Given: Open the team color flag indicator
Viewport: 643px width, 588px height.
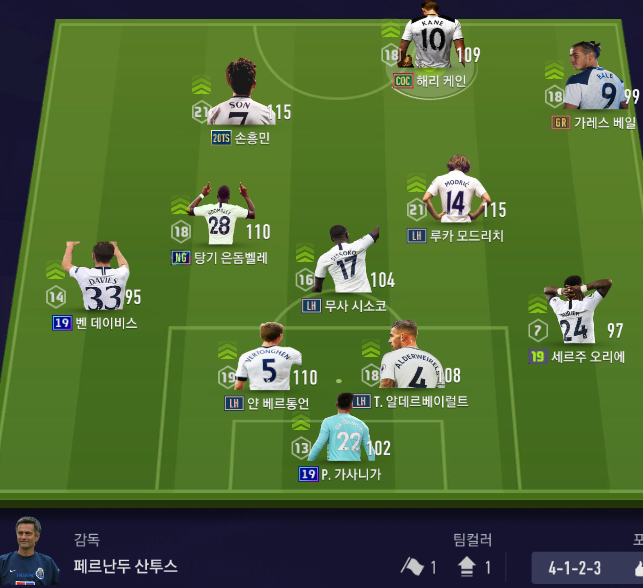Looking at the screenshot, I should point(412,567).
